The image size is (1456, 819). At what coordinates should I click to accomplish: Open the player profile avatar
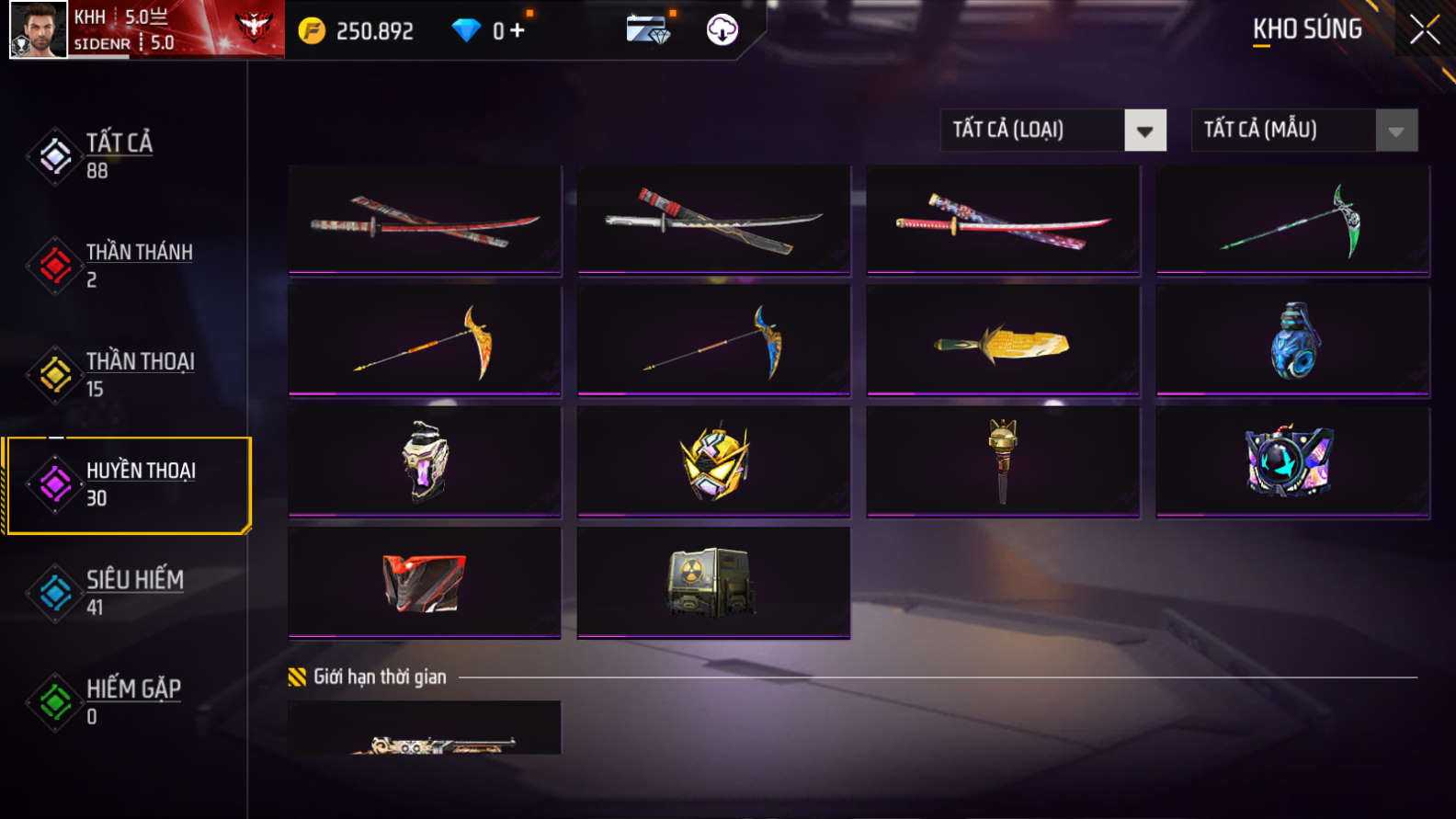(x=39, y=29)
